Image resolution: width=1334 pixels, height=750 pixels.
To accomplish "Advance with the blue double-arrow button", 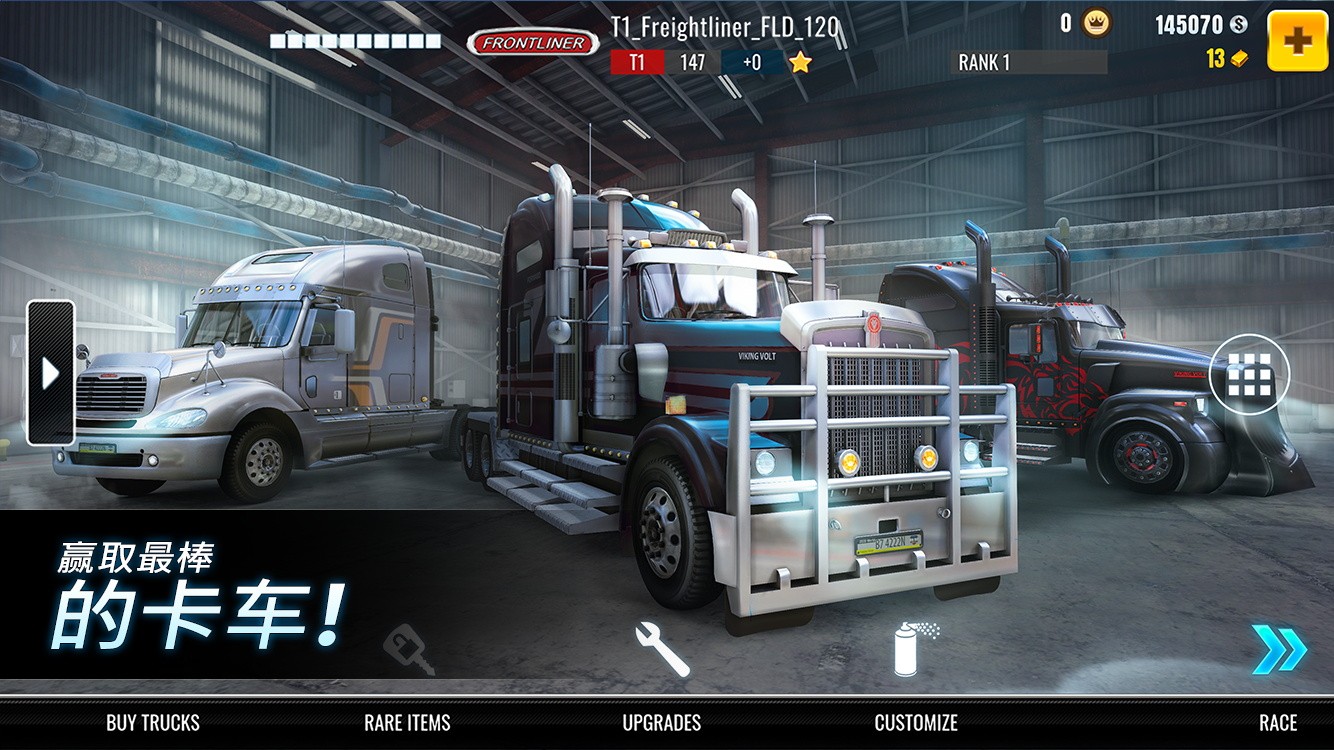I will 1279,650.
